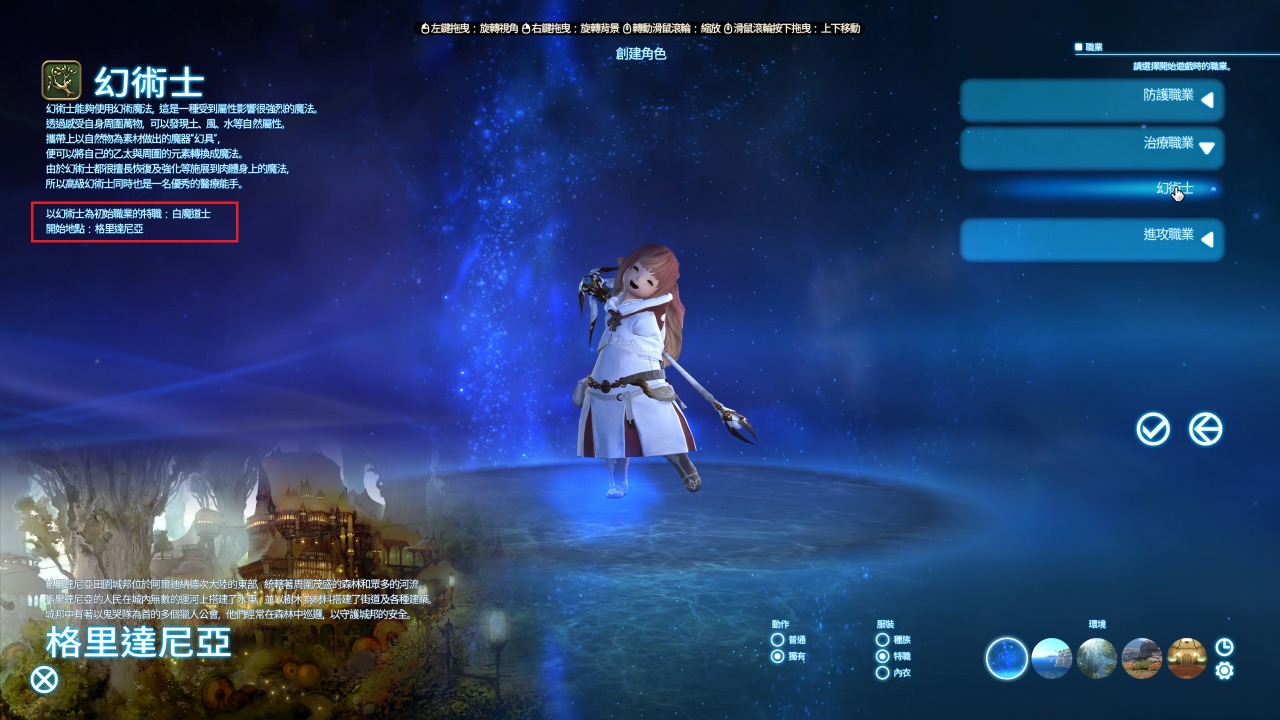Click the 幻術士 class icon emblem
The width and height of the screenshot is (1280, 720).
click(x=60, y=80)
